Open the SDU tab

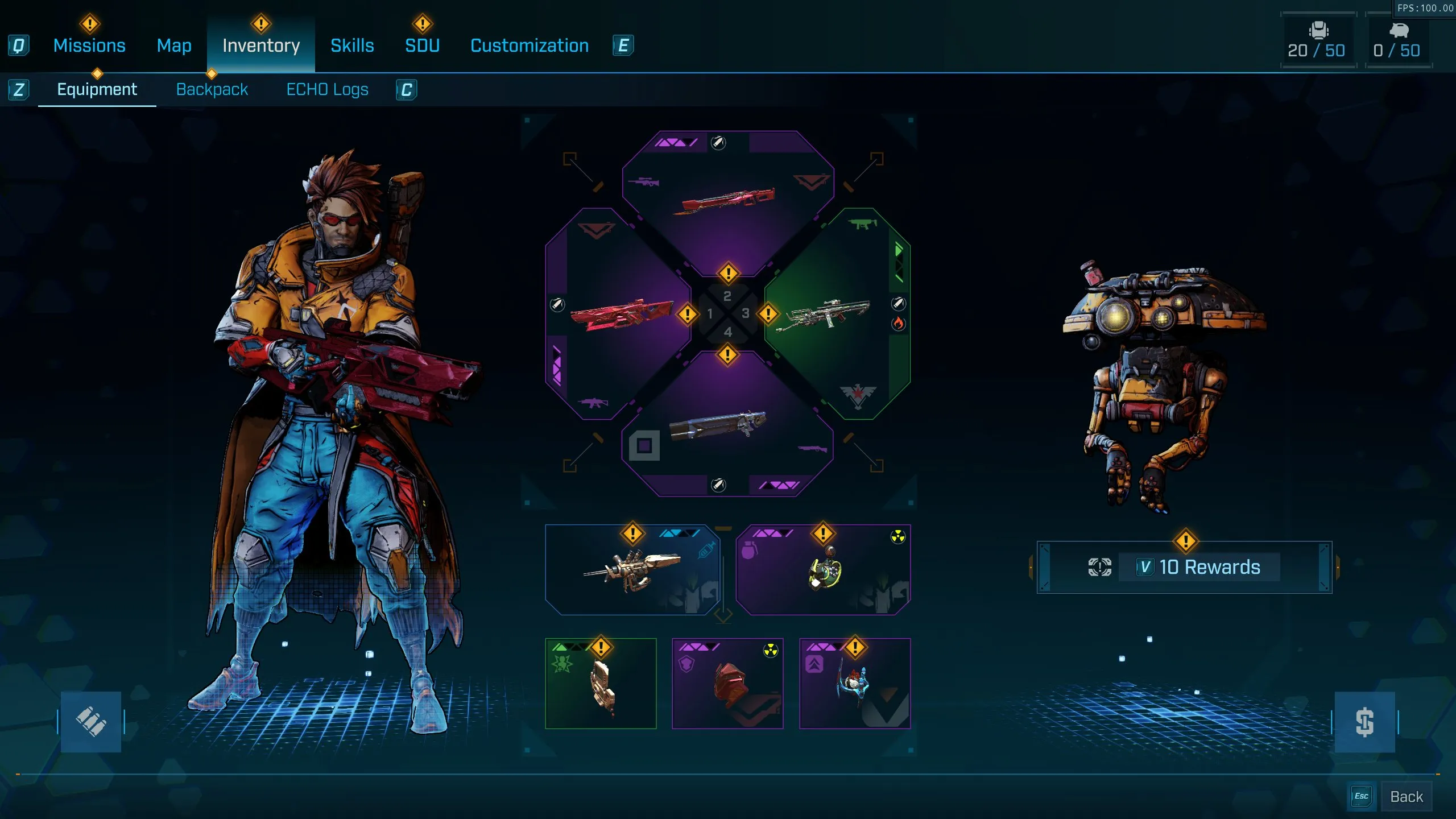click(x=422, y=45)
